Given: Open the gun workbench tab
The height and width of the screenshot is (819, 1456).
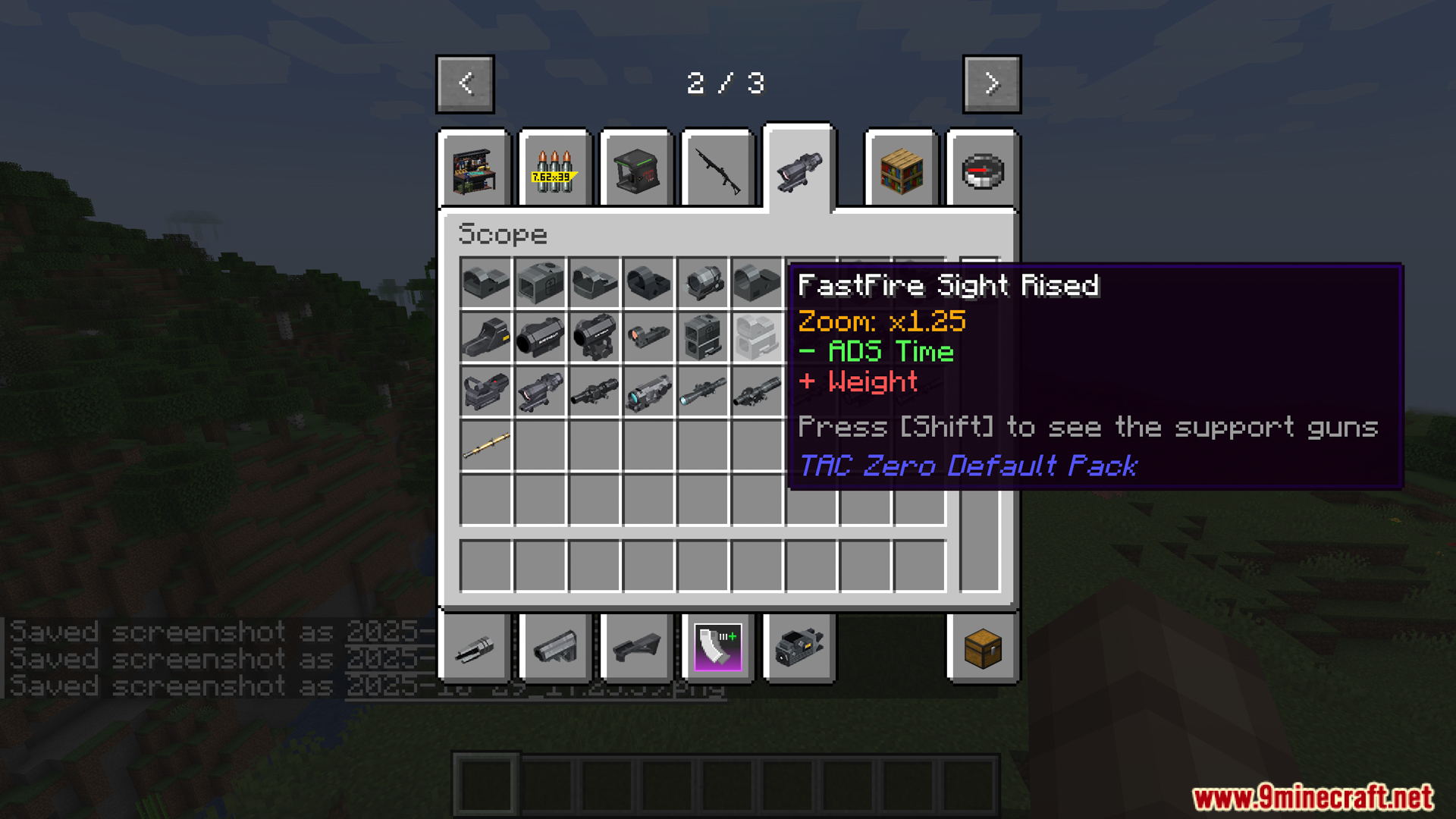Looking at the screenshot, I should tap(475, 171).
